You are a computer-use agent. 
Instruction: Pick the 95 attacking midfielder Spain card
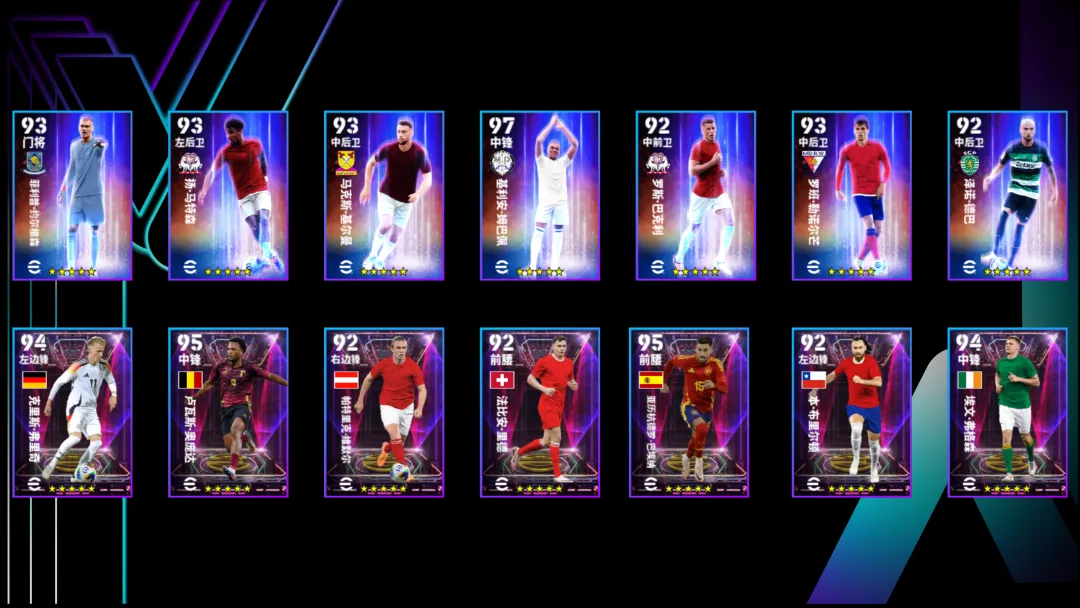[696, 412]
